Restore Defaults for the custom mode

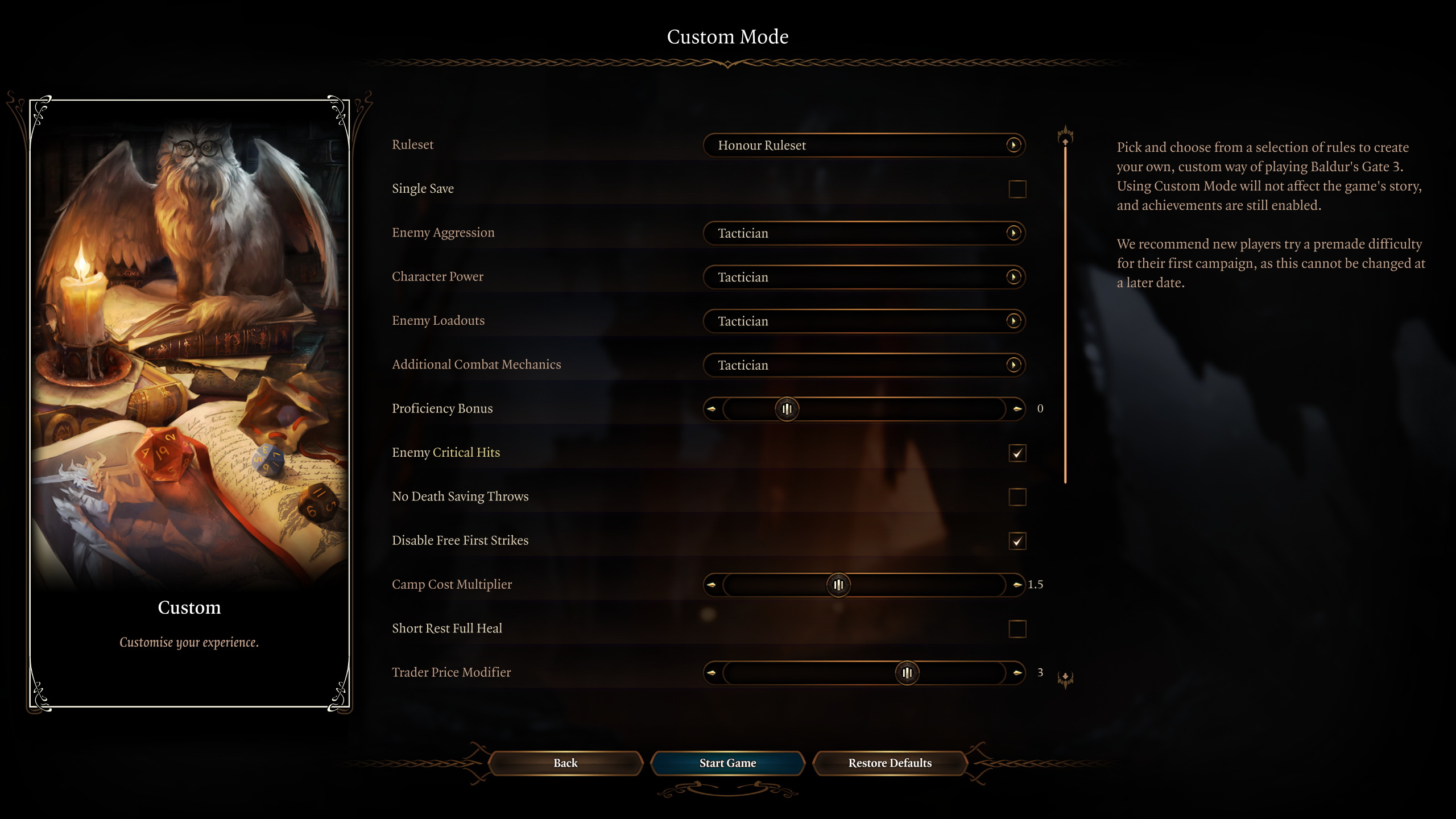(x=890, y=763)
